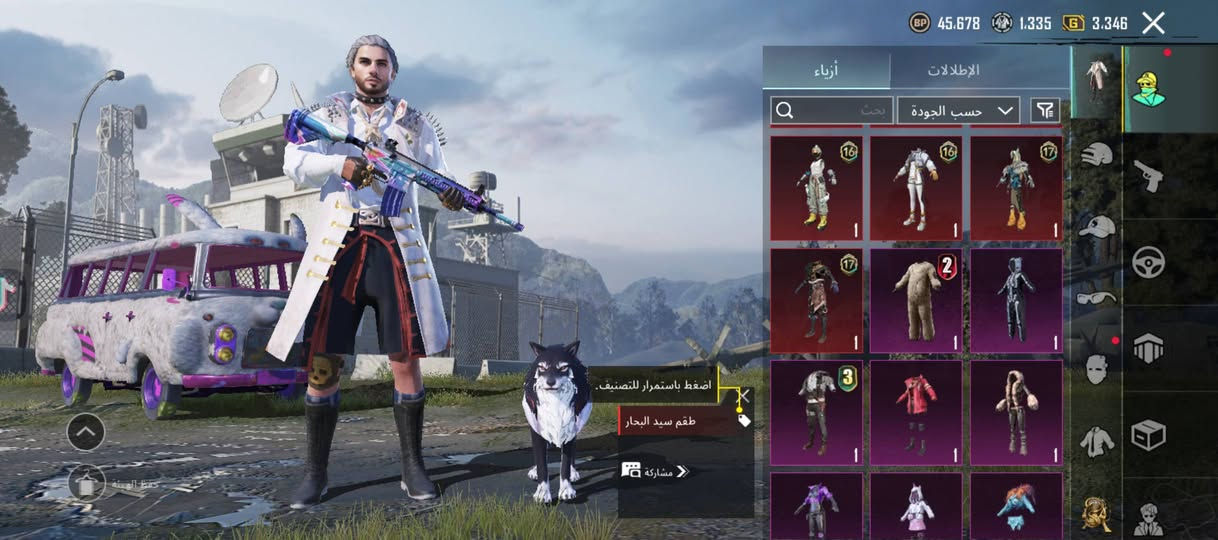Switch to the steering wheel vehicles section
The width and height of the screenshot is (1218, 540).
1148,262
